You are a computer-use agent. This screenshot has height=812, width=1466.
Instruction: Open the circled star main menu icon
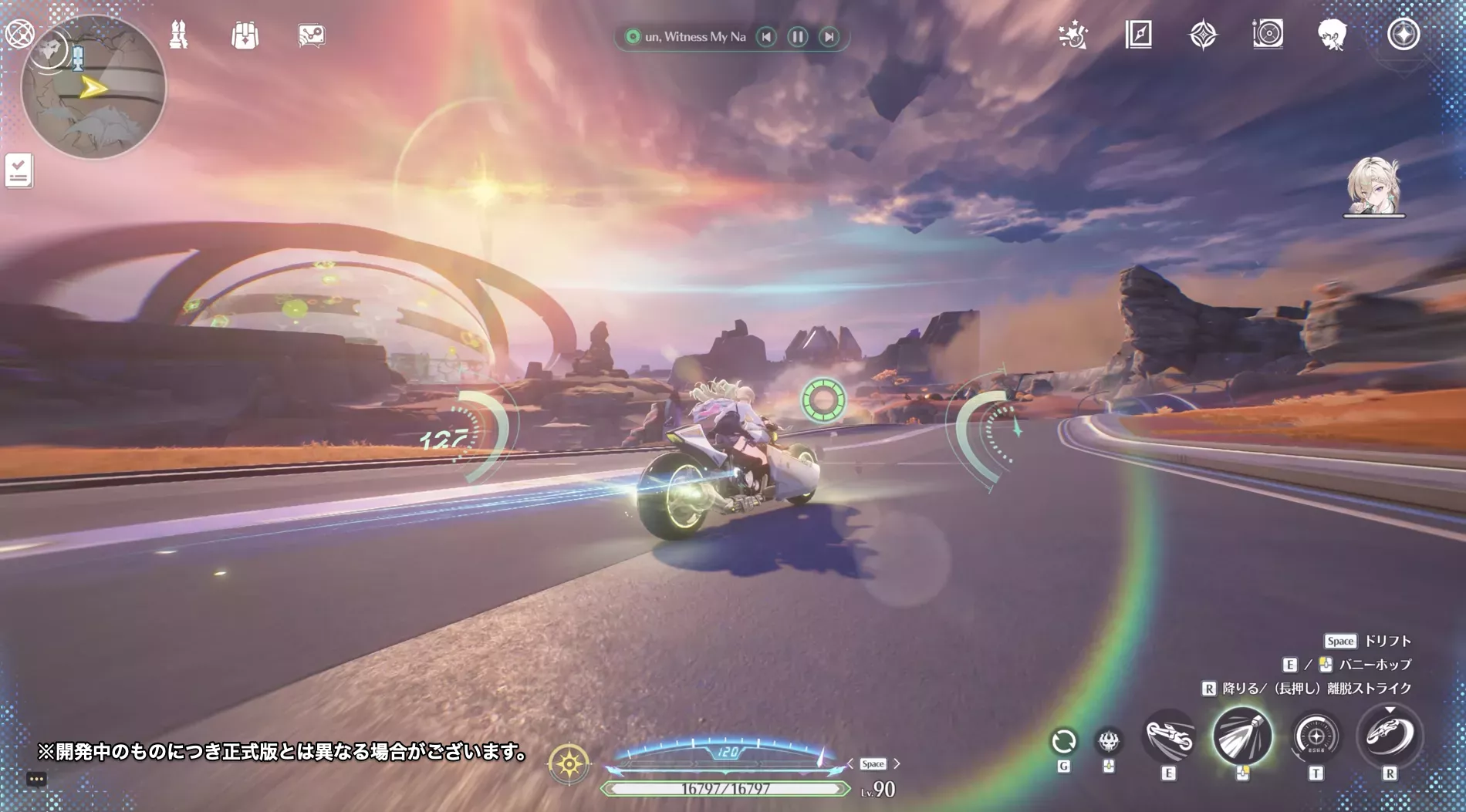1403,35
